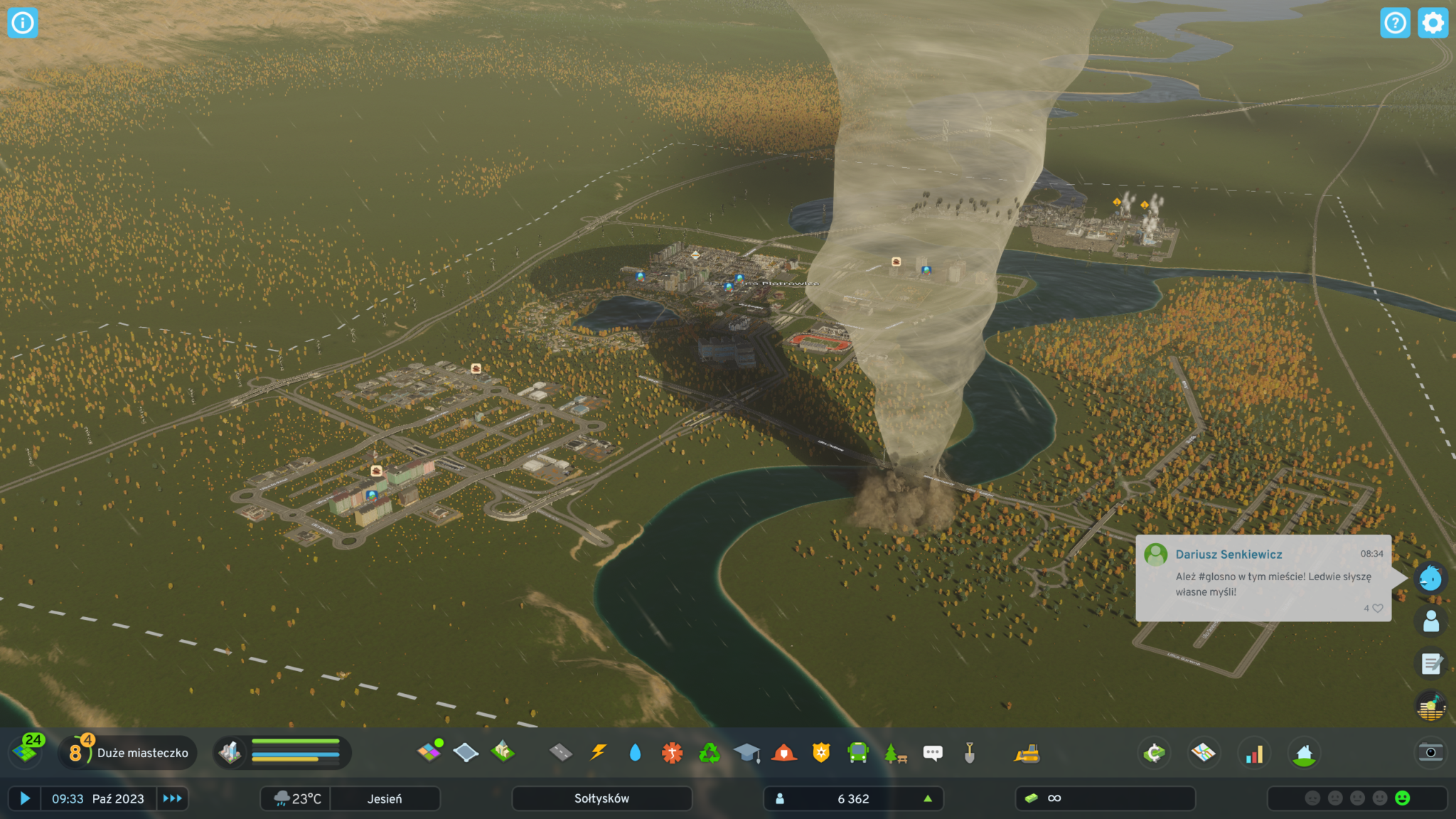
Task: Change game speed with the triple-arrow button
Action: click(172, 798)
